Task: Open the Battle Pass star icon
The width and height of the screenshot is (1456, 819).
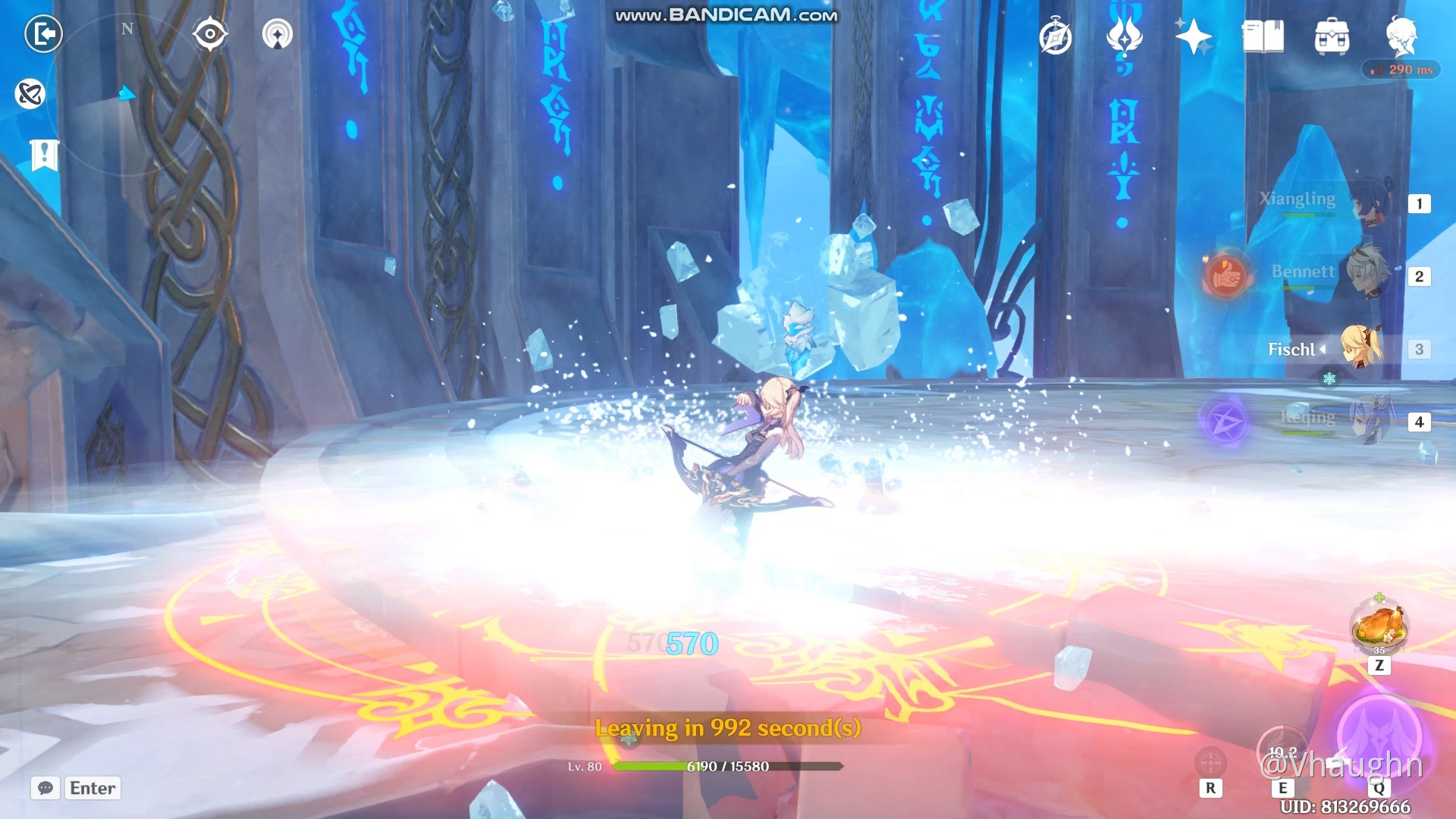Action: [x=1192, y=36]
